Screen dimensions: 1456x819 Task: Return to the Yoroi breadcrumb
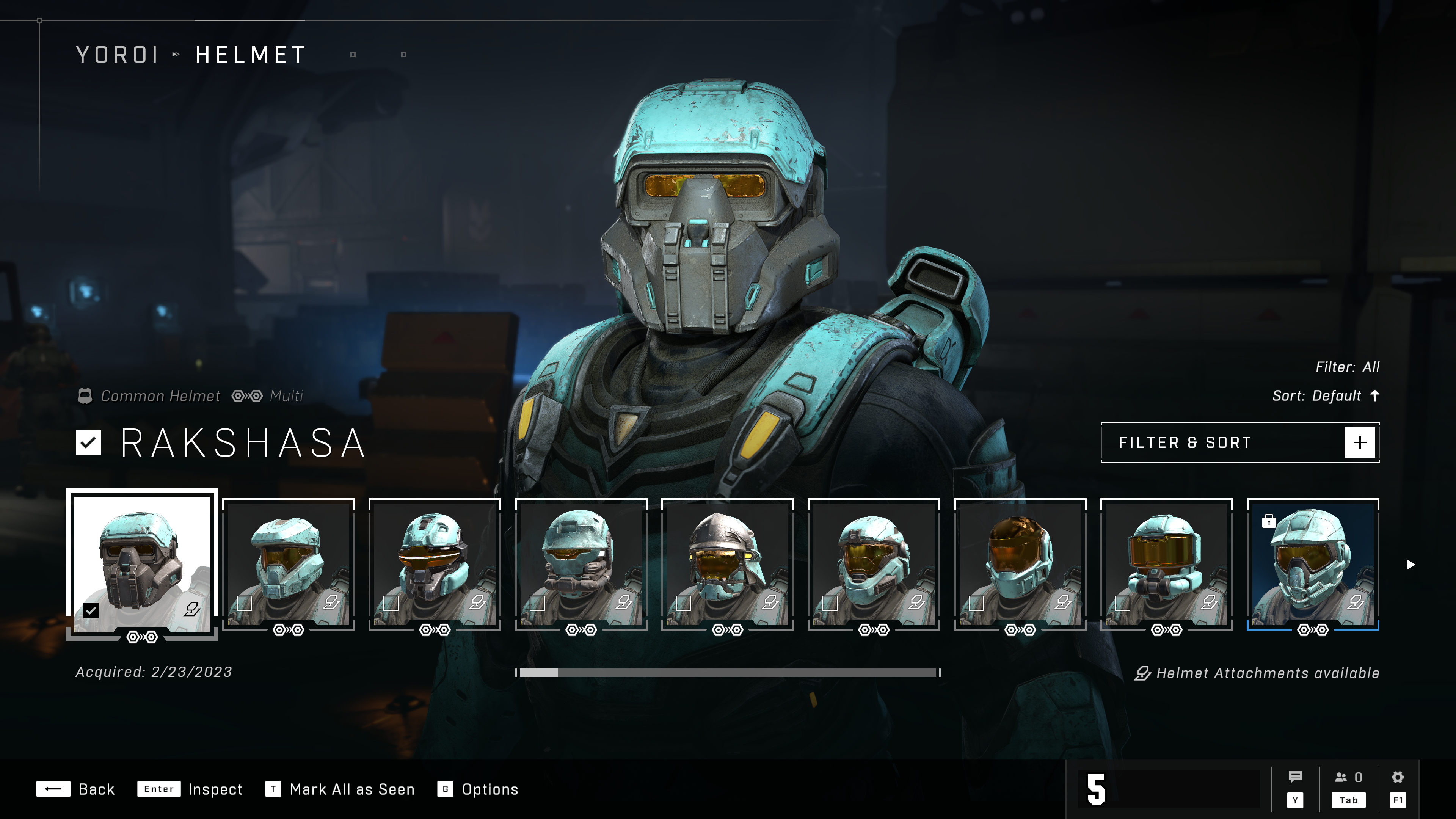[117, 55]
